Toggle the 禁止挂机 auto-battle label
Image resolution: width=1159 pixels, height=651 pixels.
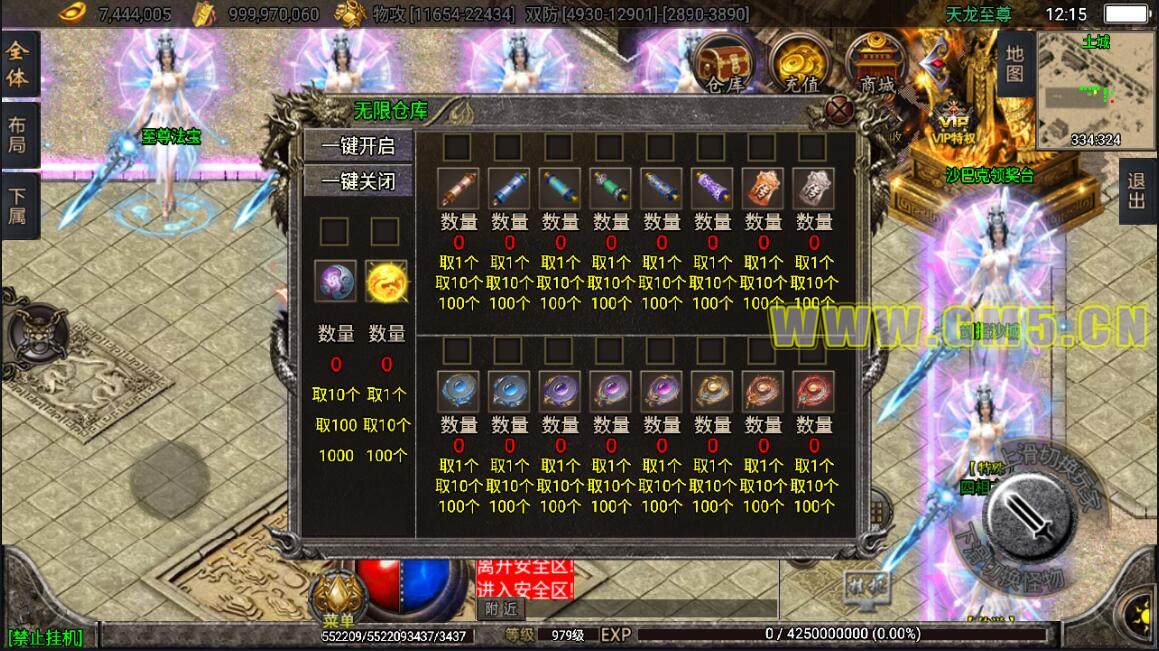click(46, 637)
